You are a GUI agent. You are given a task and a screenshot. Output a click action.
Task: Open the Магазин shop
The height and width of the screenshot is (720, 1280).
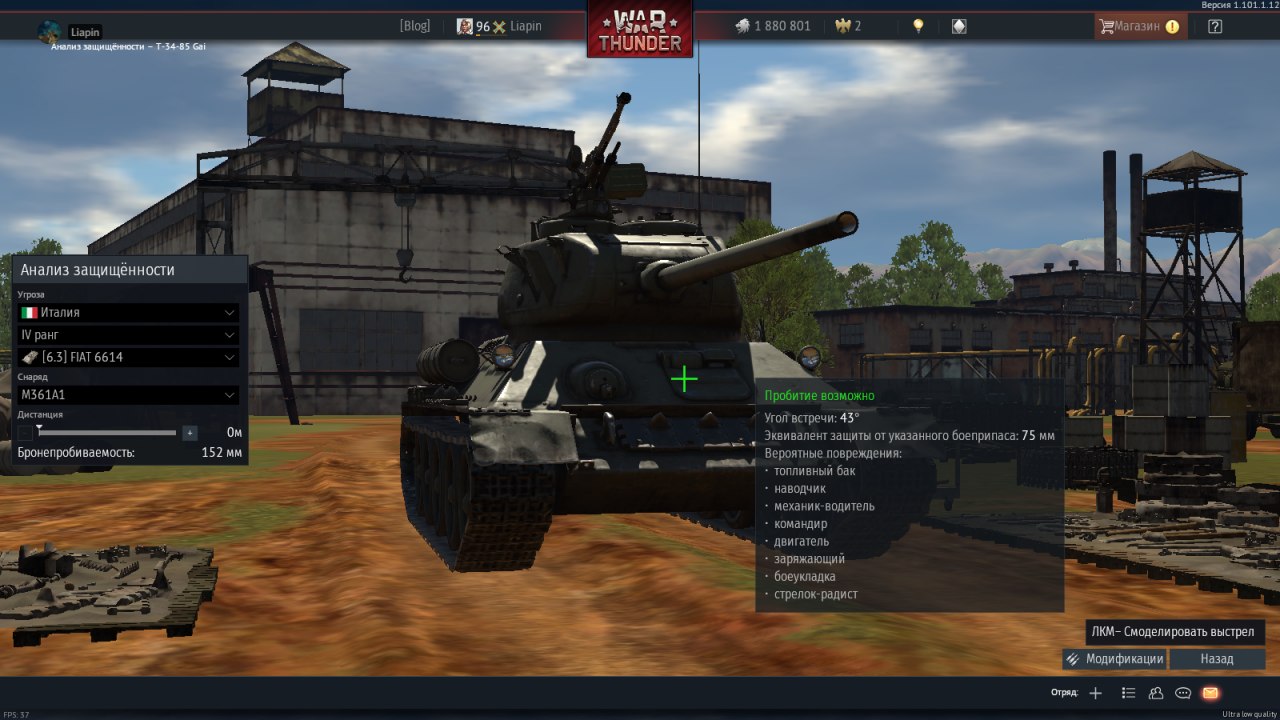pyautogui.click(x=1140, y=27)
